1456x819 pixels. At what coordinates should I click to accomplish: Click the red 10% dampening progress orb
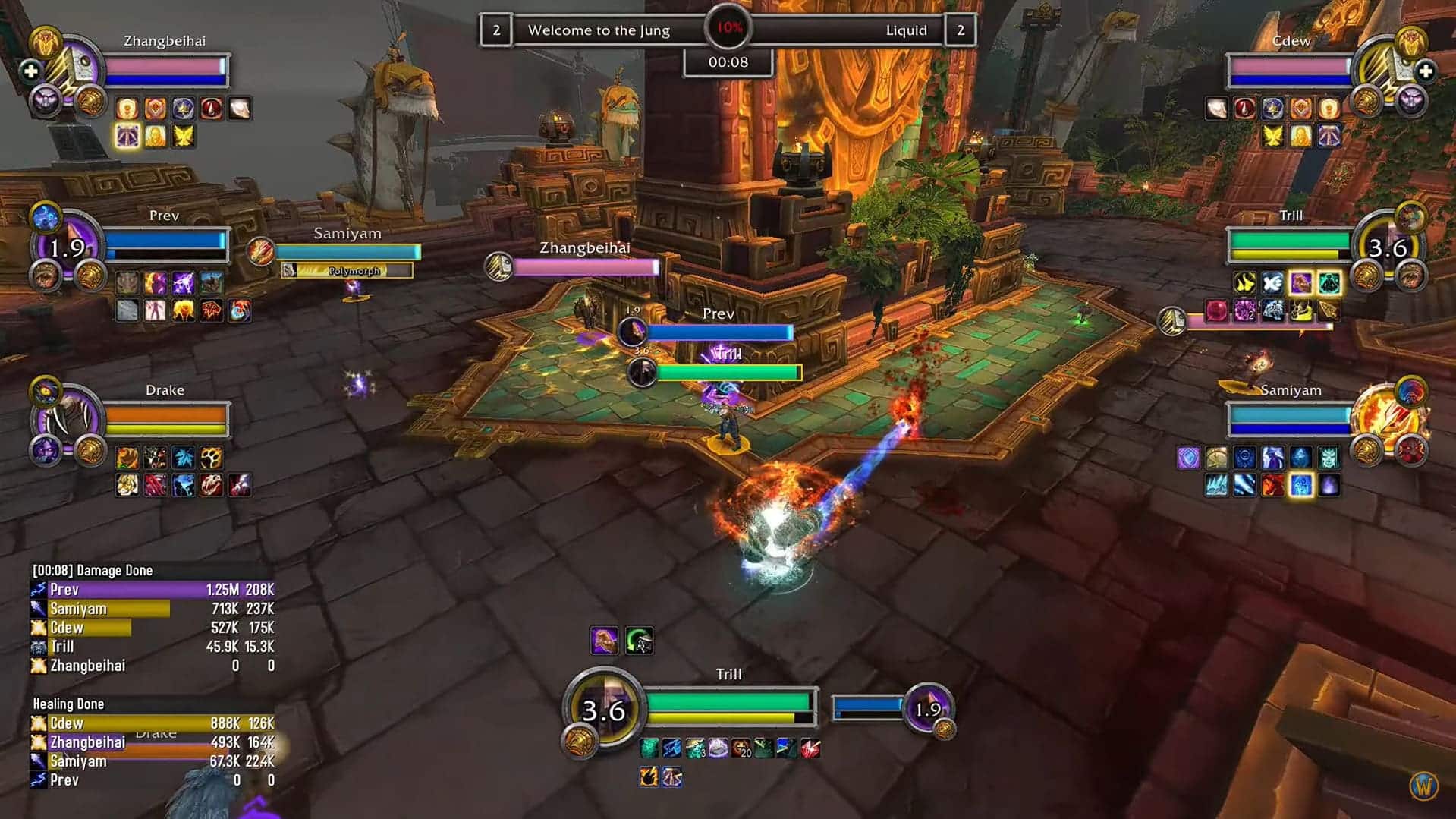tap(727, 27)
